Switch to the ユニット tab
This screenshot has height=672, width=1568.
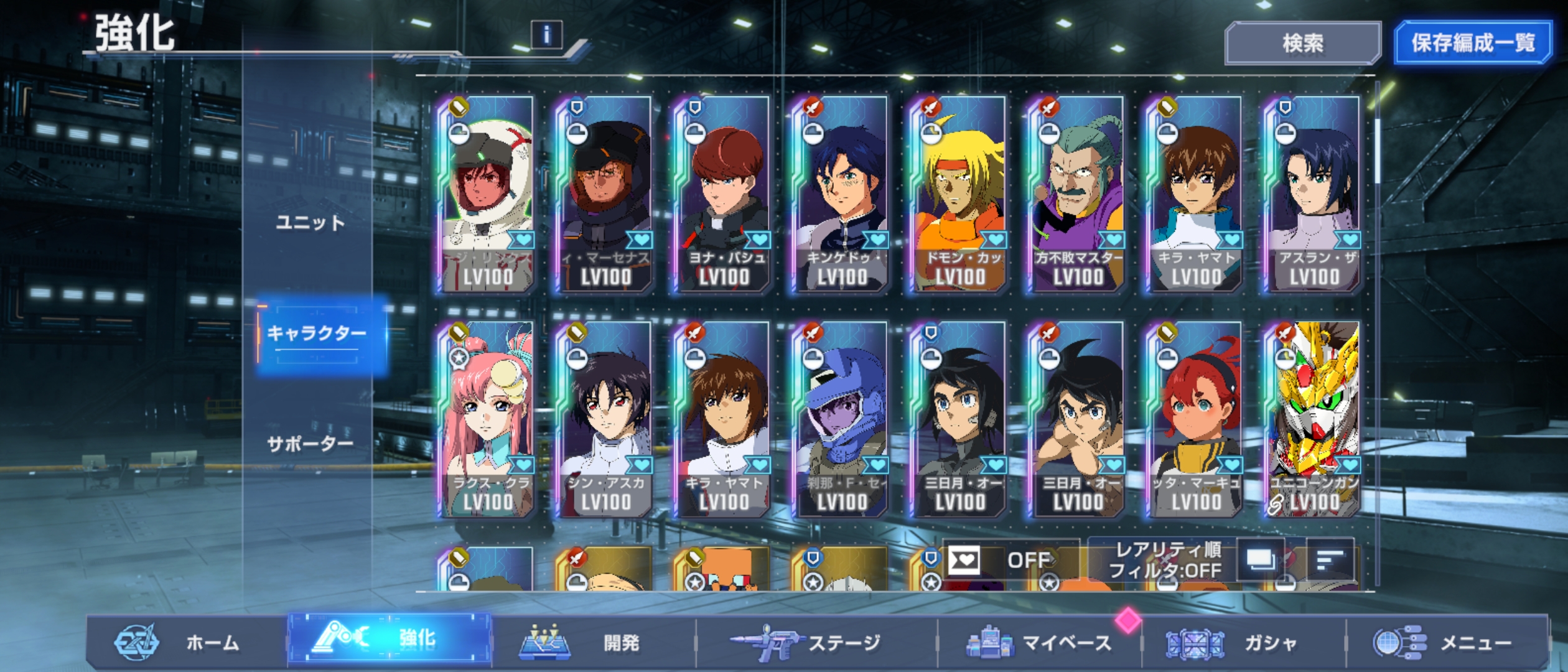310,222
